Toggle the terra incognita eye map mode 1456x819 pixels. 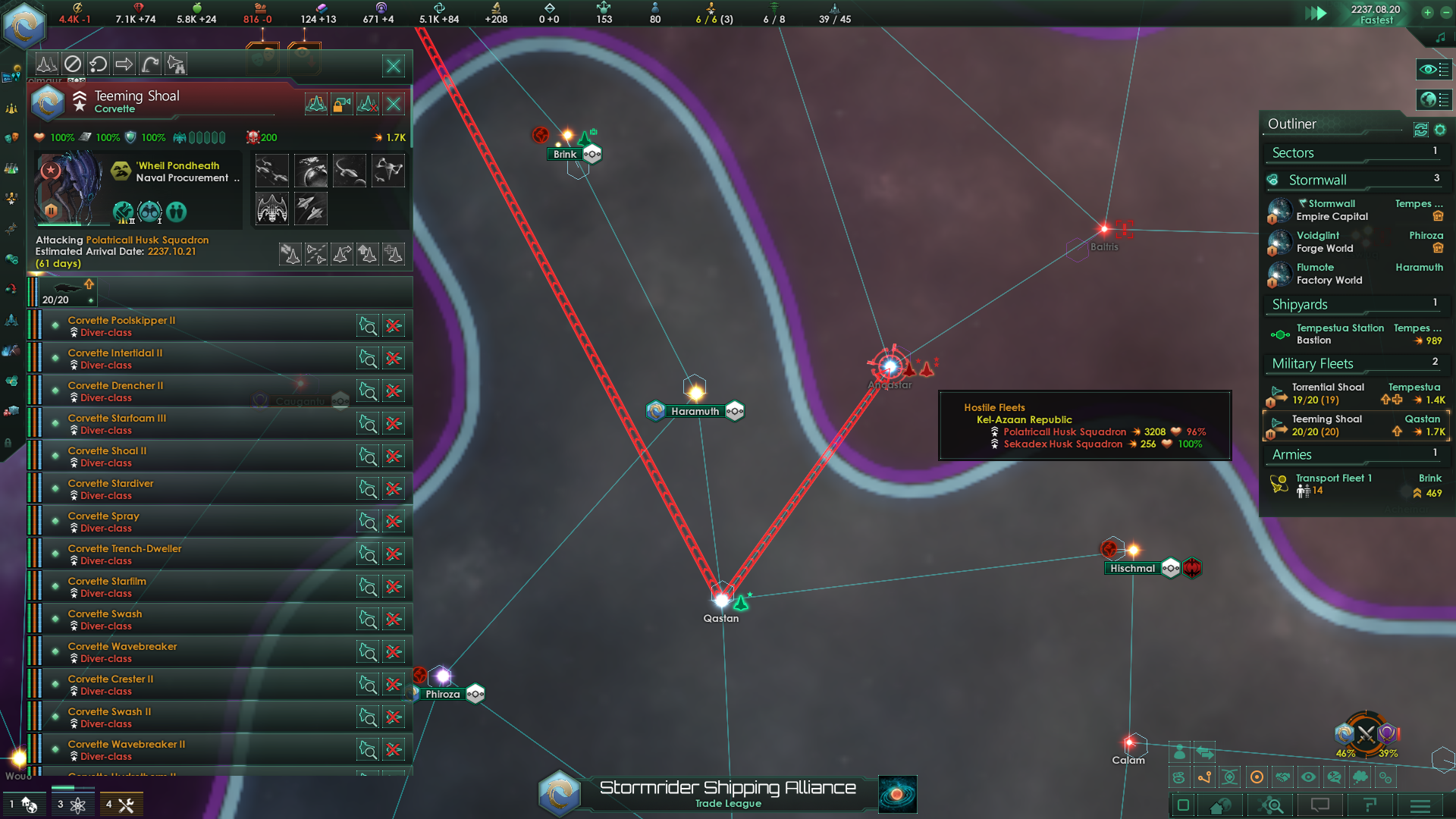[x=1308, y=777]
